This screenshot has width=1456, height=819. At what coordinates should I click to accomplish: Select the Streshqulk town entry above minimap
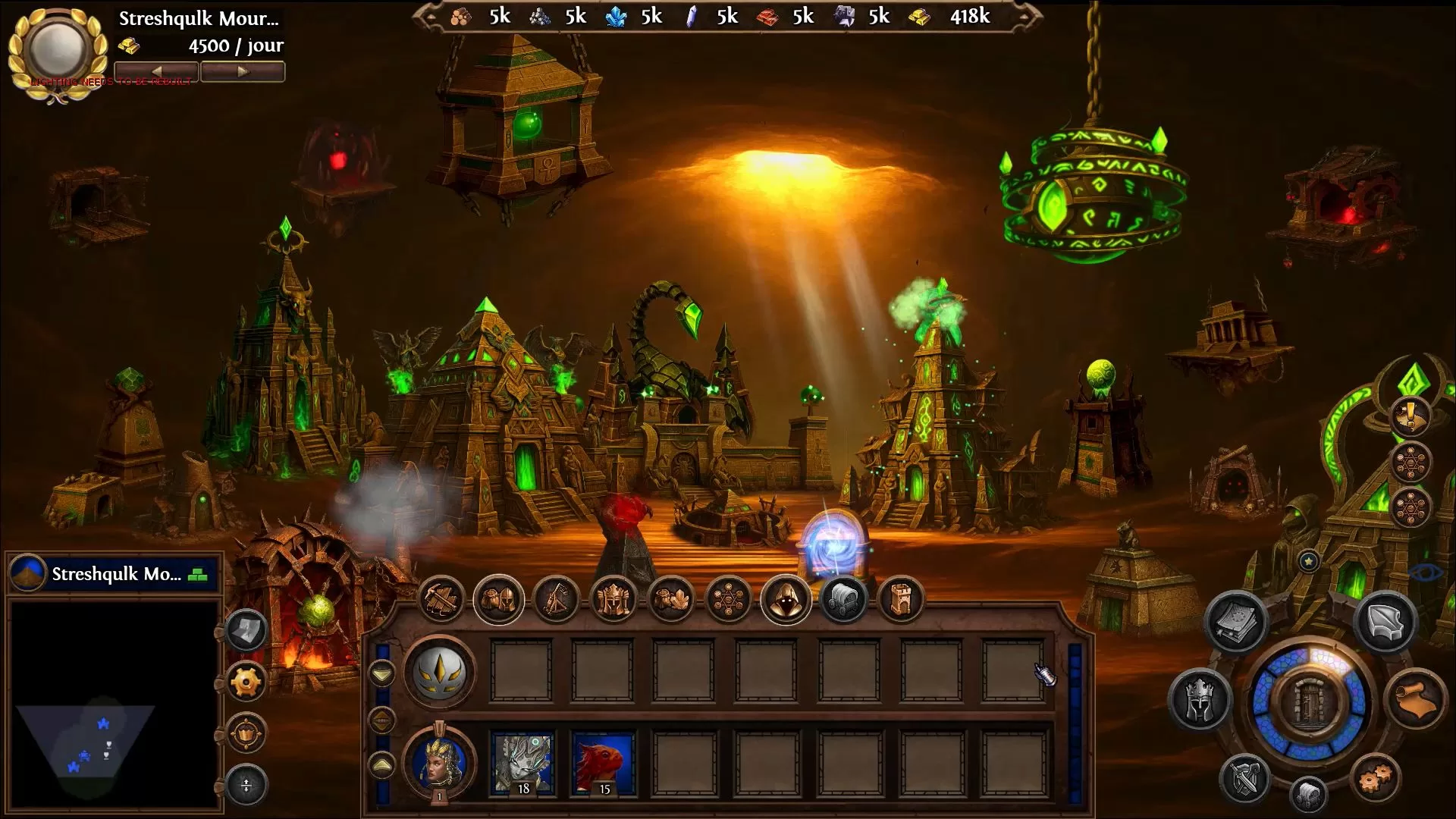115,574
